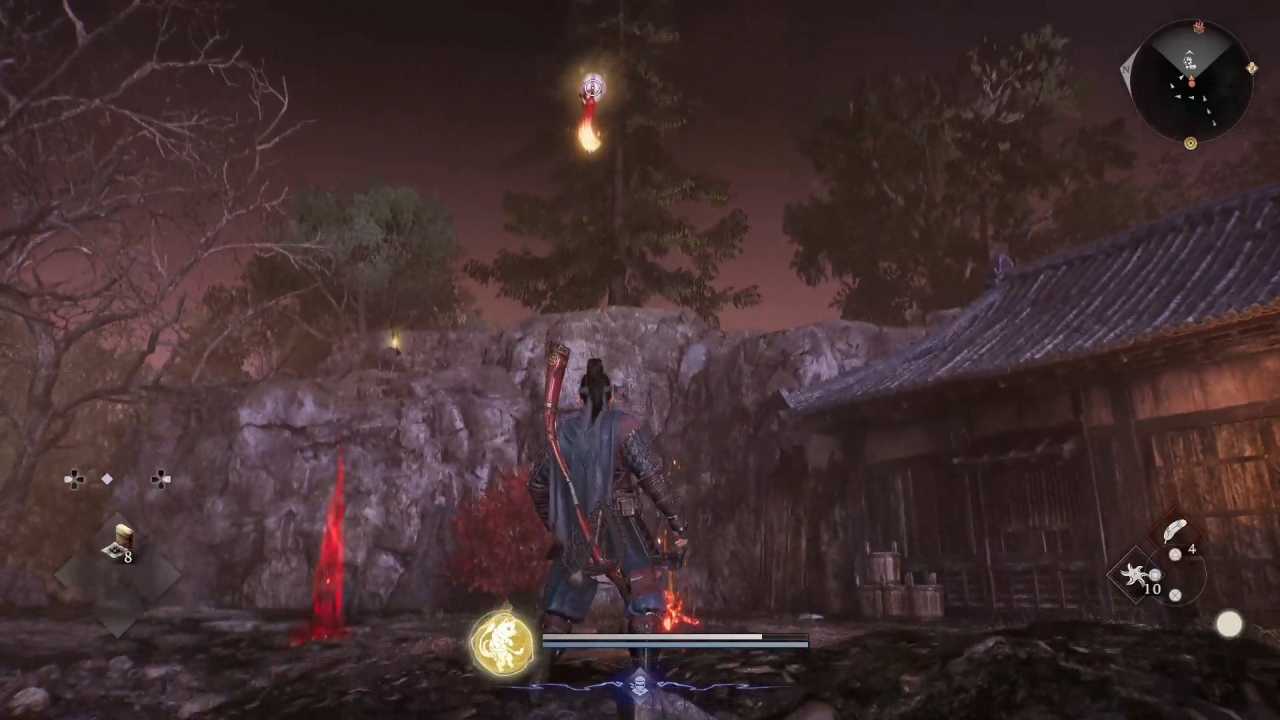Click the glowing white lantern orb bottom right
This screenshot has height=720, width=1280.
click(x=1229, y=624)
